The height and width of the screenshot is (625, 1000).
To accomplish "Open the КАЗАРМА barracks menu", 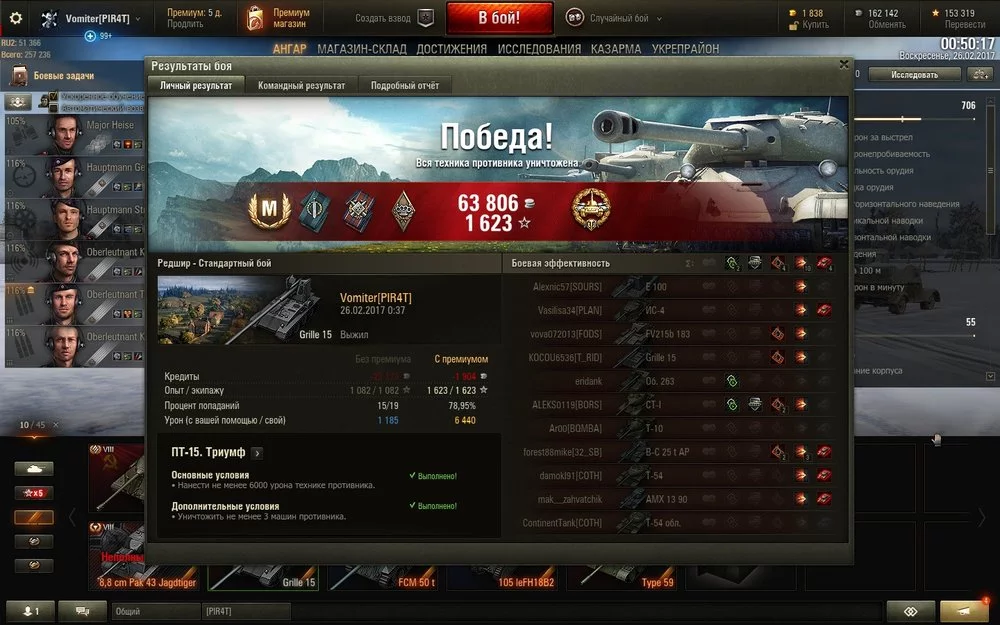I will 616,49.
